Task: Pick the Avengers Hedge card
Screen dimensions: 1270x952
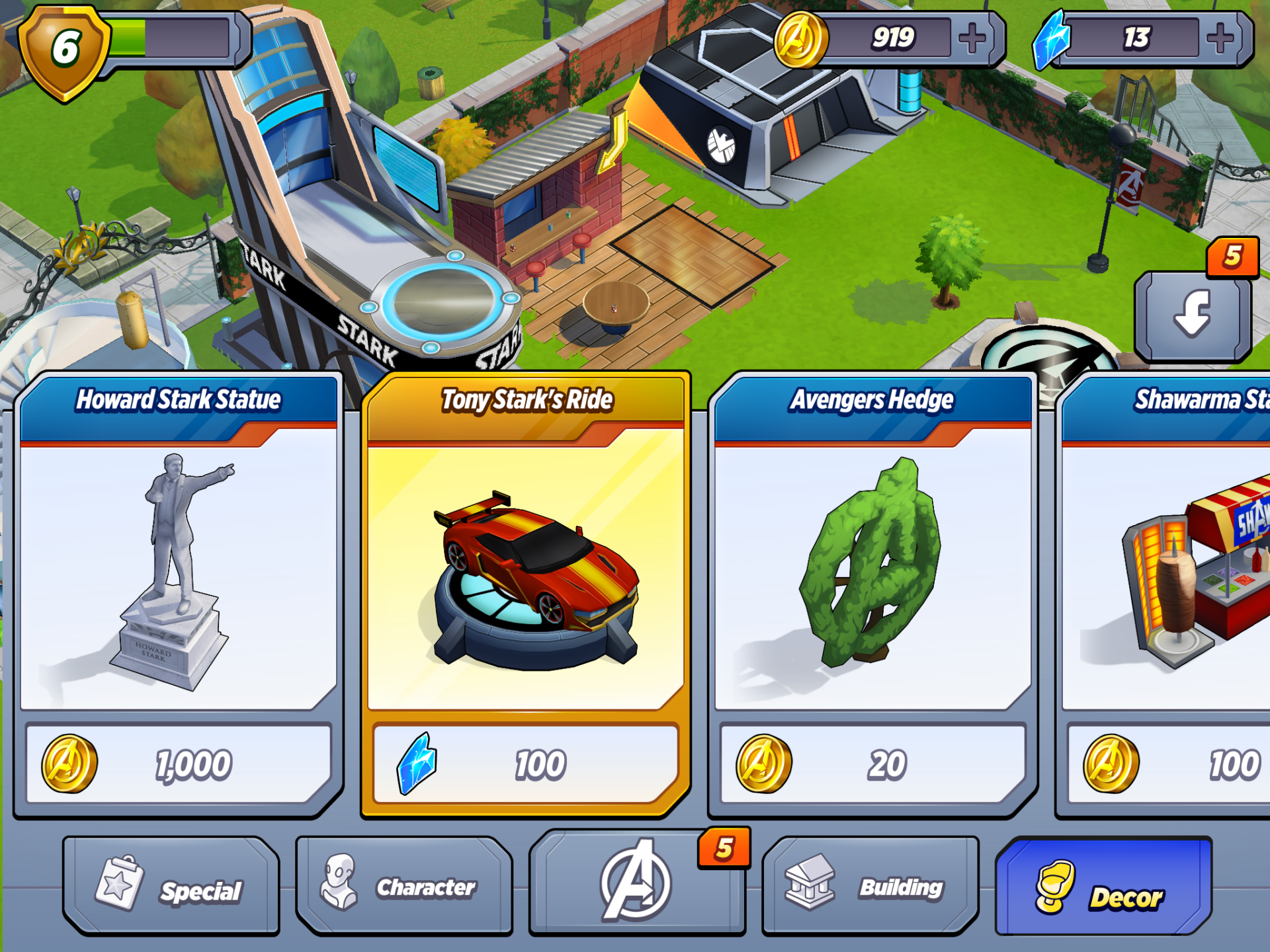Action: click(873, 569)
